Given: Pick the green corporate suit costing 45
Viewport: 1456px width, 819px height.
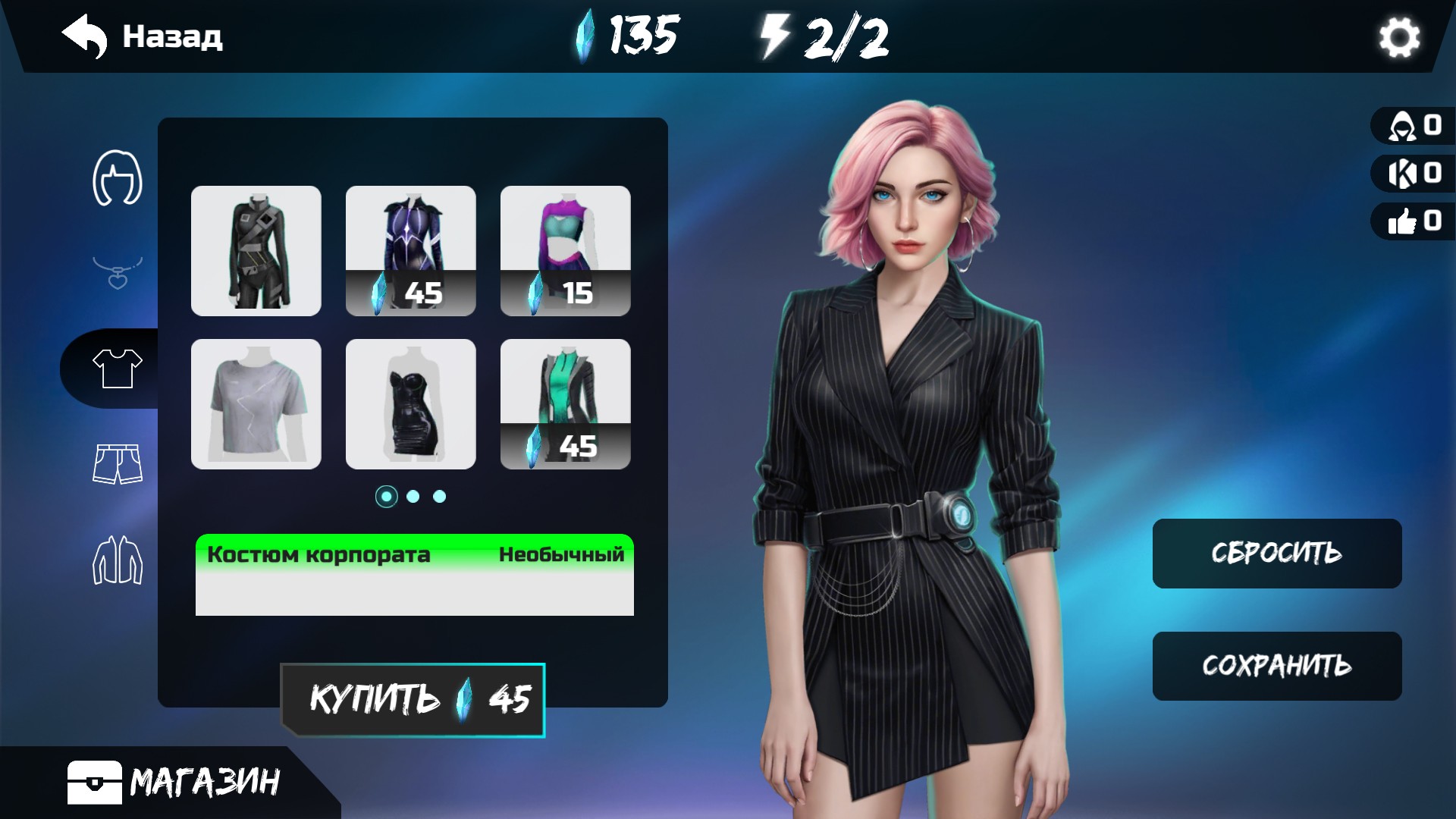Looking at the screenshot, I should (566, 404).
